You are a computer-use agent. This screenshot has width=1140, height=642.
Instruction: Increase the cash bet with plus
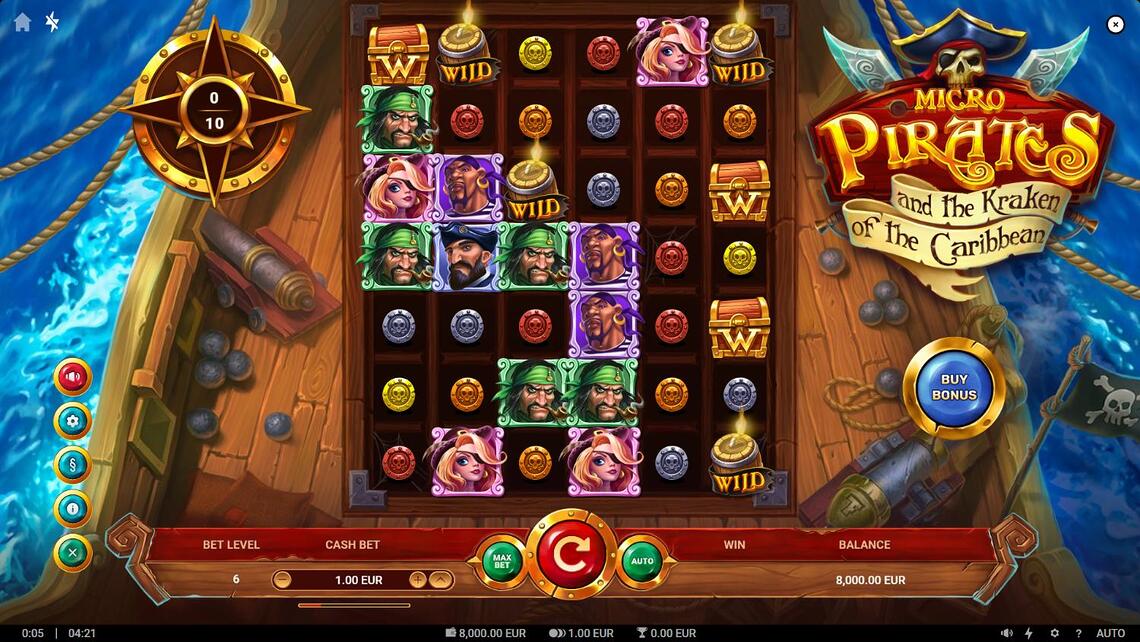point(417,580)
